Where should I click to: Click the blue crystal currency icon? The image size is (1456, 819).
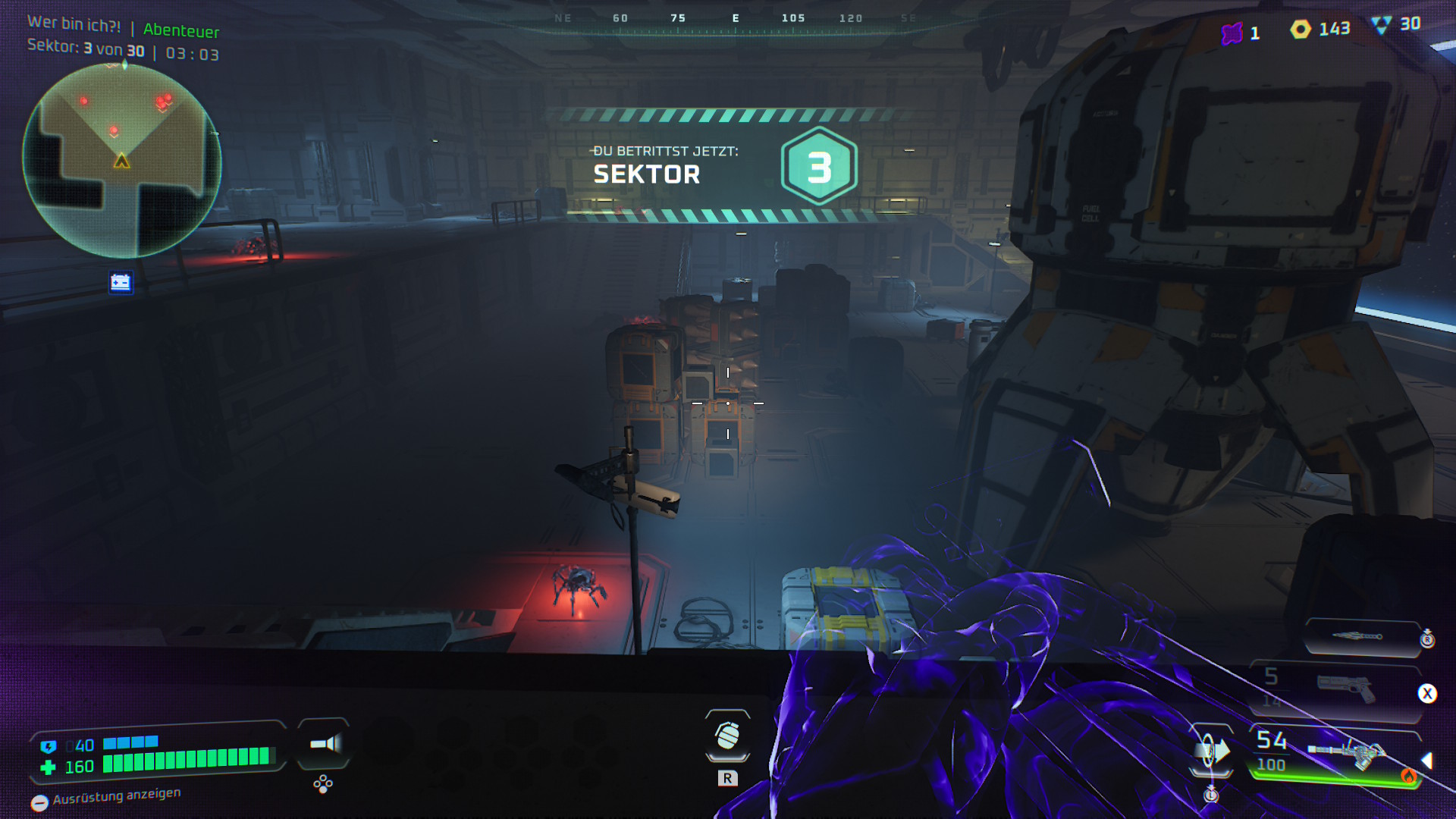pyautogui.click(x=1381, y=25)
